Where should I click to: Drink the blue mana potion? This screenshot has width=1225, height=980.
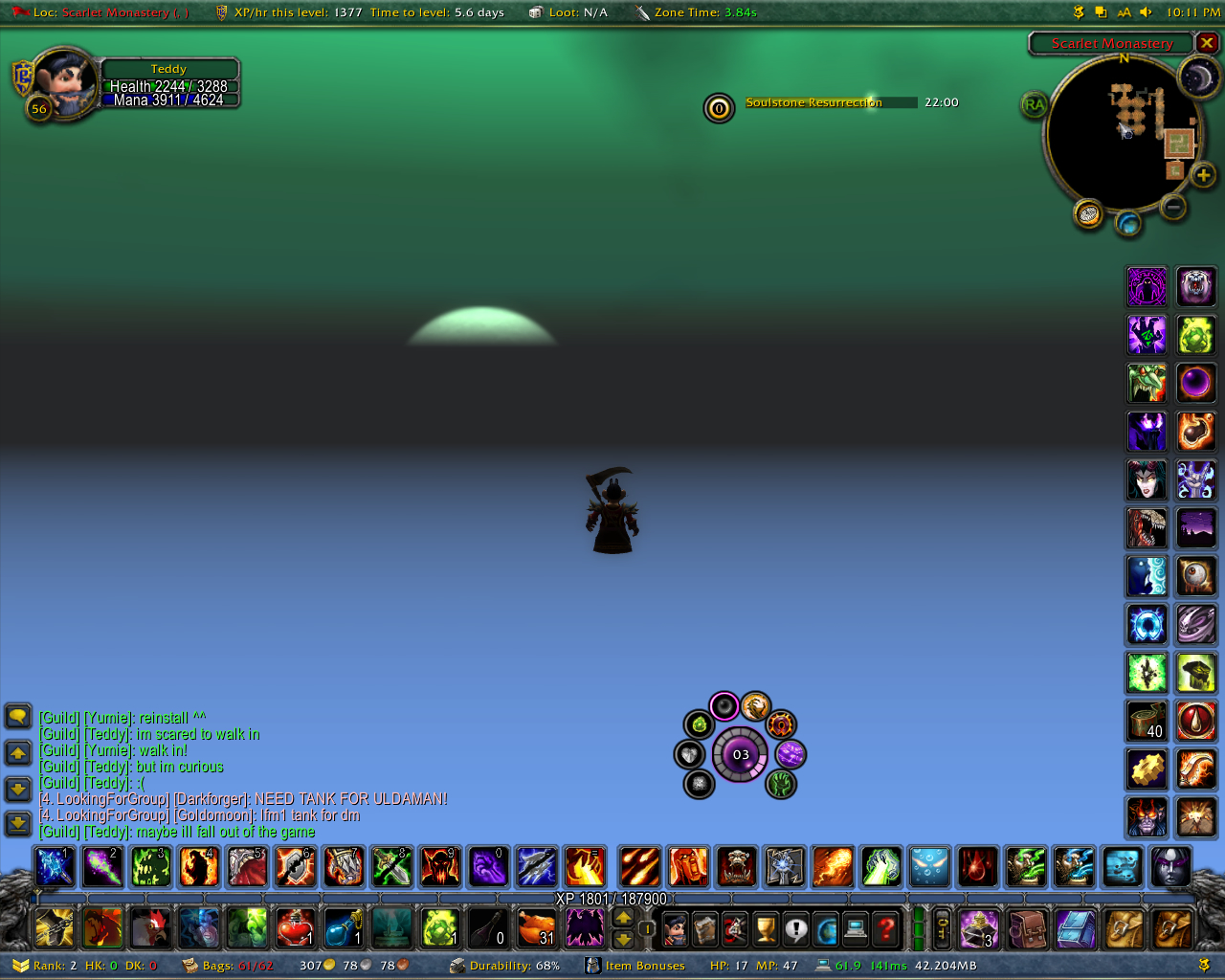pos(344,927)
